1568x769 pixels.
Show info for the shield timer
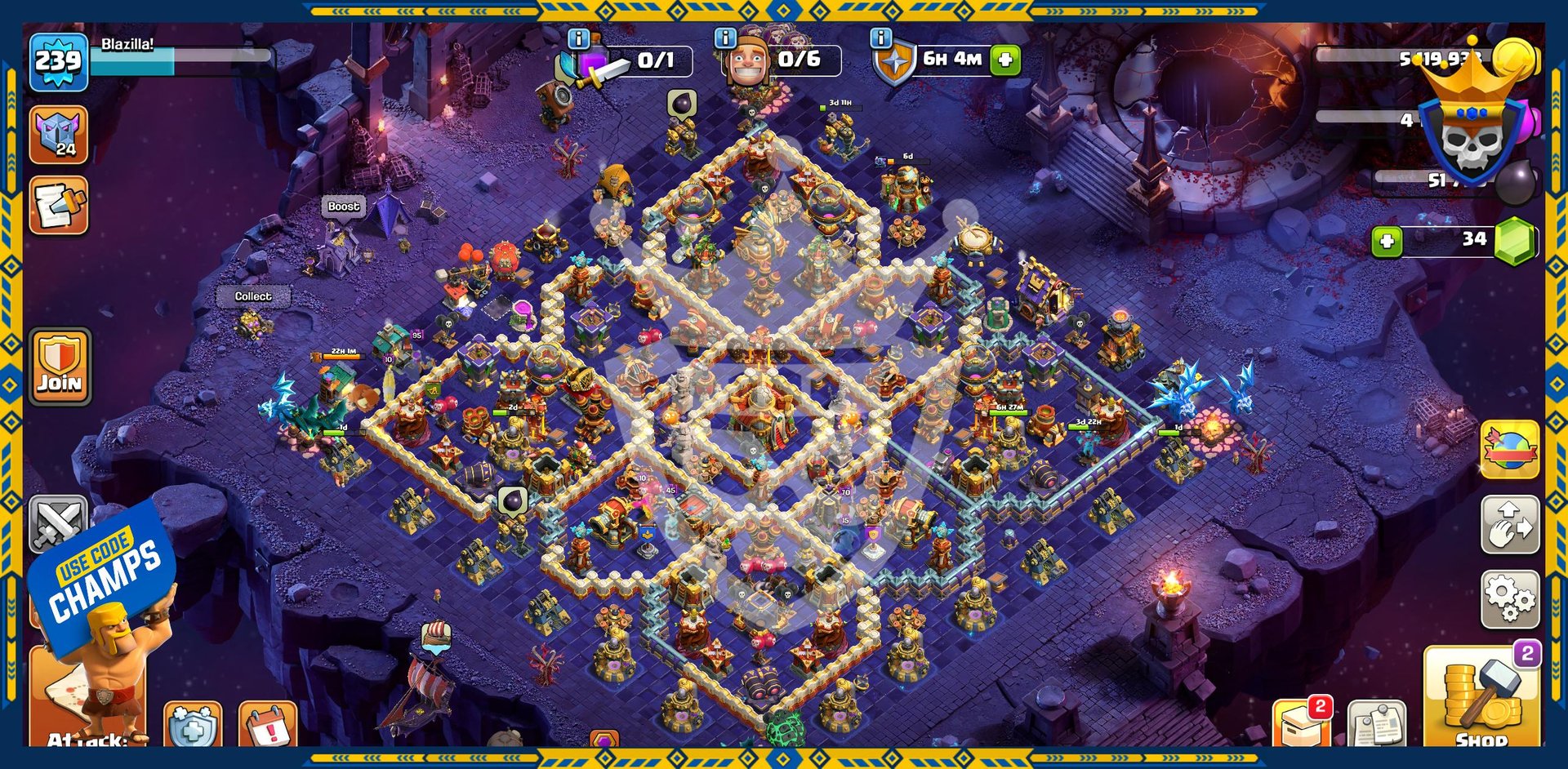point(880,38)
